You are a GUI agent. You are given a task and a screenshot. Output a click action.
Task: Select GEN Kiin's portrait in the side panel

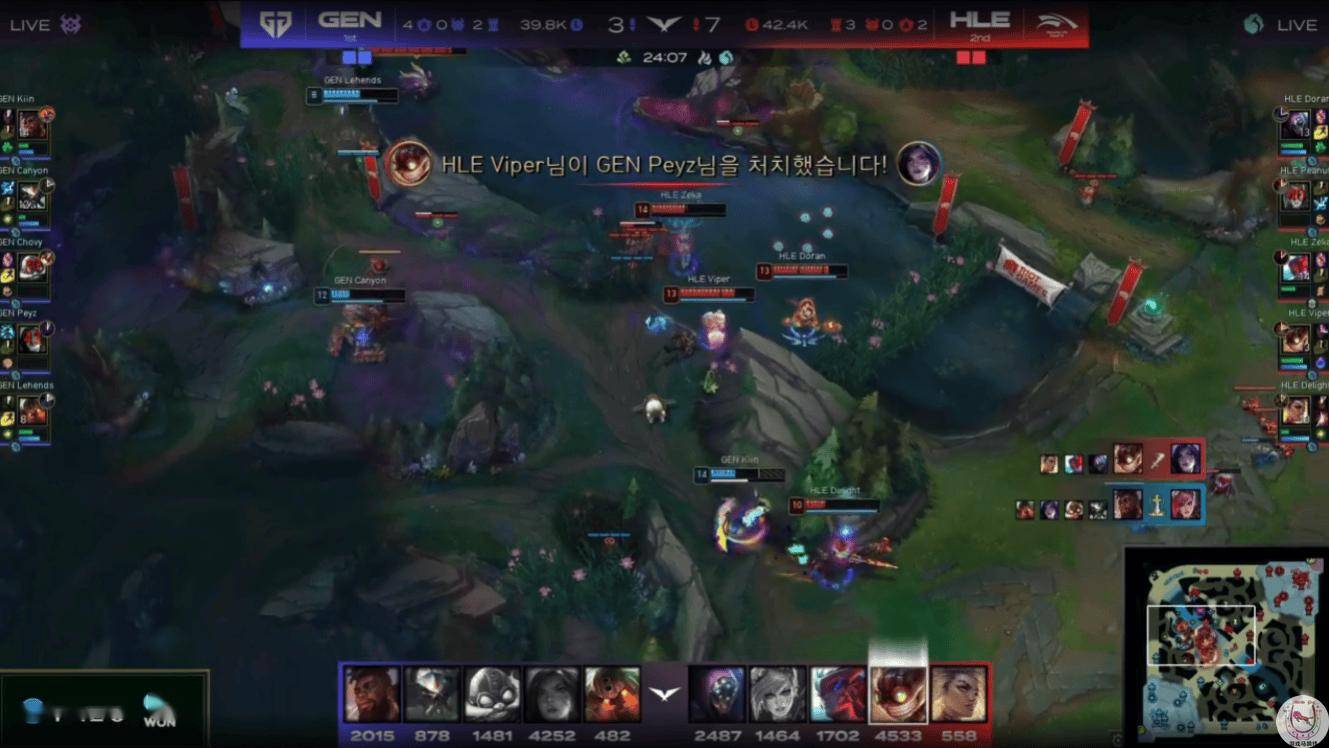tap(32, 125)
